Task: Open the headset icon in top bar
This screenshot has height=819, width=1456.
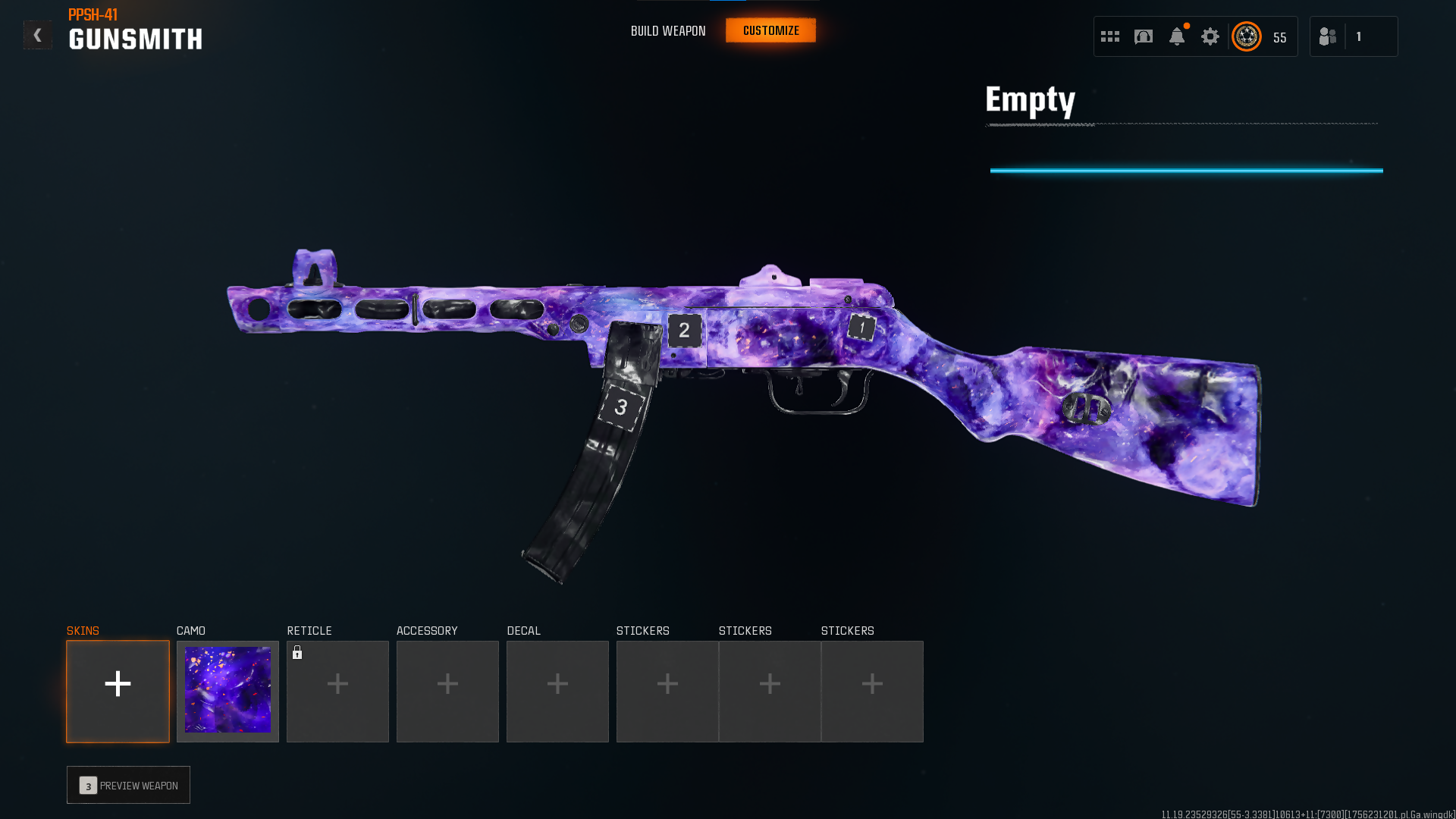Action: 1144,36
